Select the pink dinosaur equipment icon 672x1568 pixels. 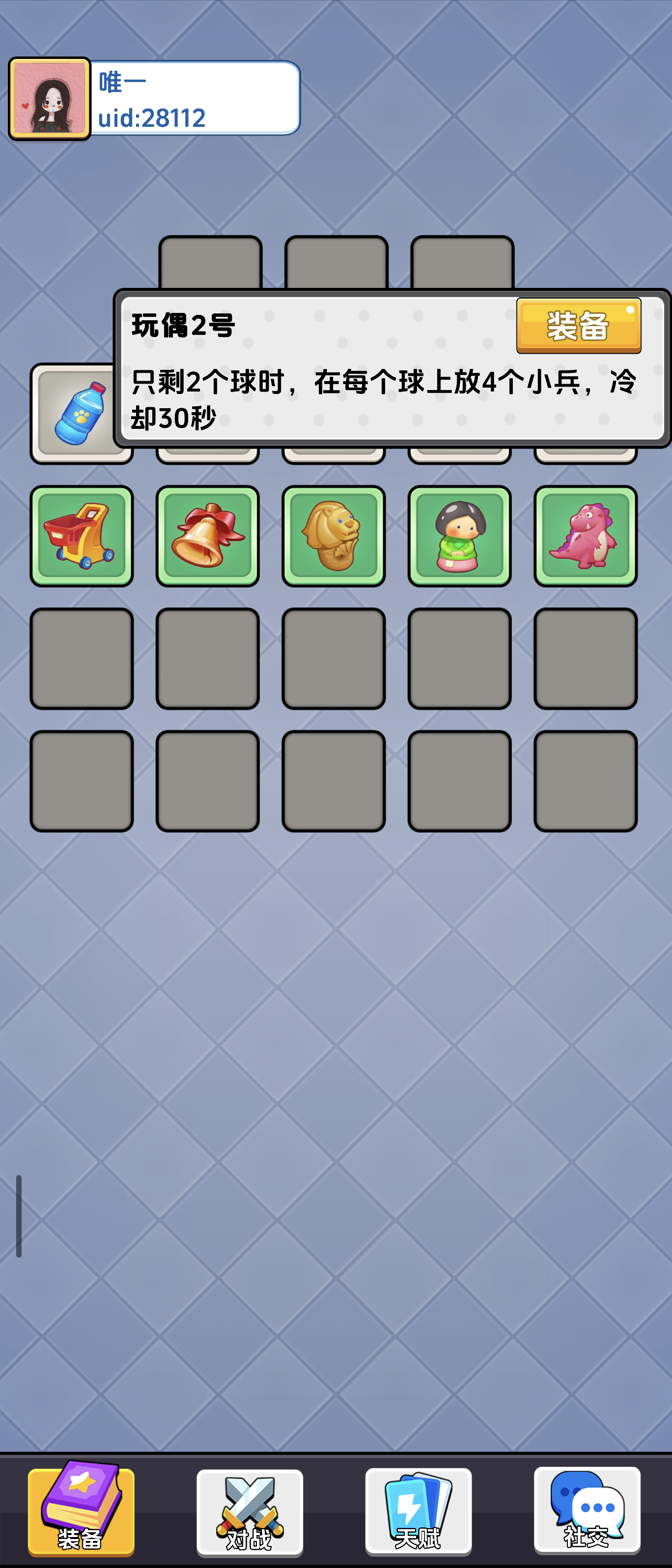(x=586, y=535)
